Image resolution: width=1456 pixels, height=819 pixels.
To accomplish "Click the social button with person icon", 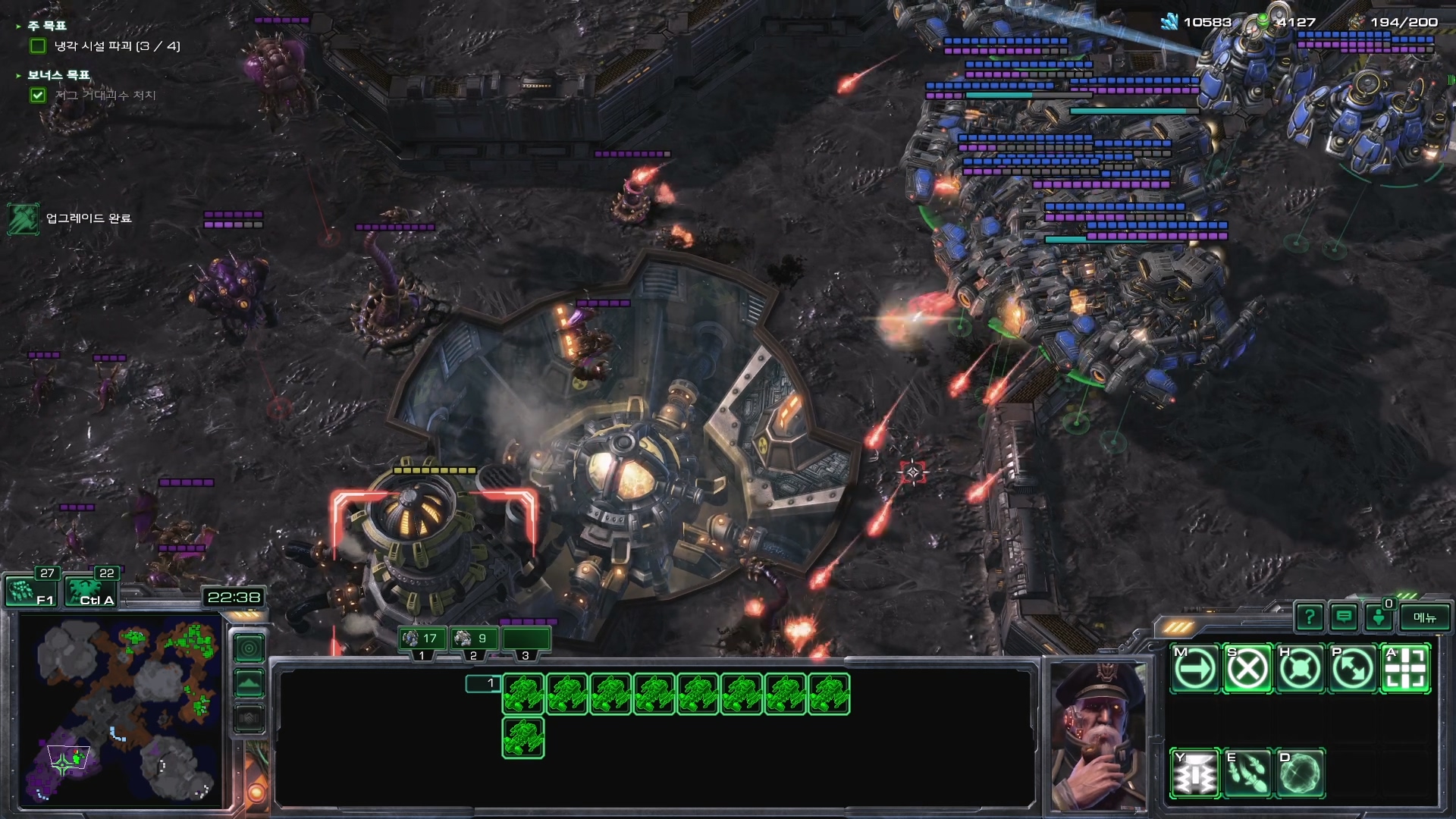I will [x=1379, y=618].
